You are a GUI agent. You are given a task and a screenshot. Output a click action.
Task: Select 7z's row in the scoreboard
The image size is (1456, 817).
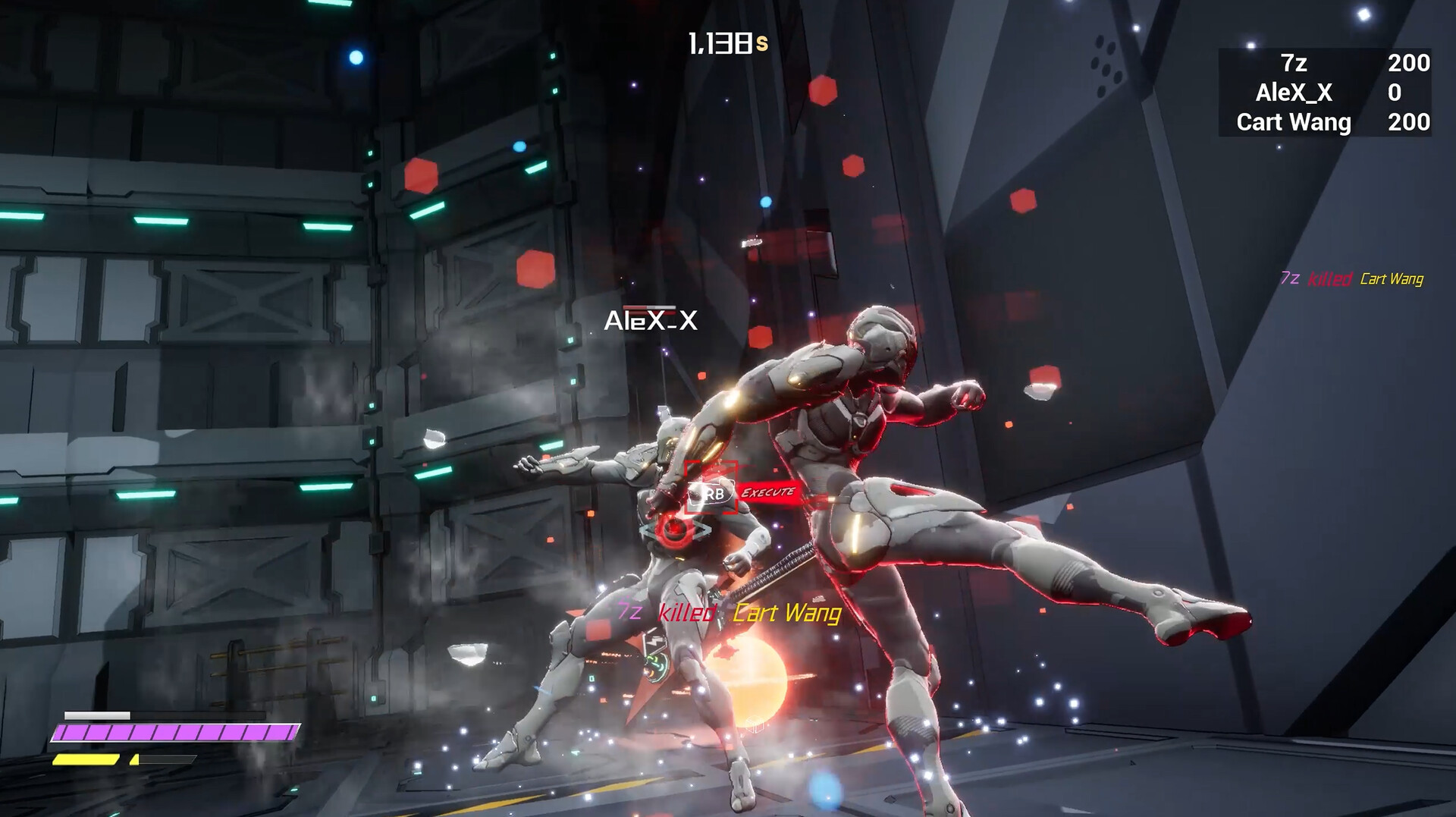[x=1323, y=63]
